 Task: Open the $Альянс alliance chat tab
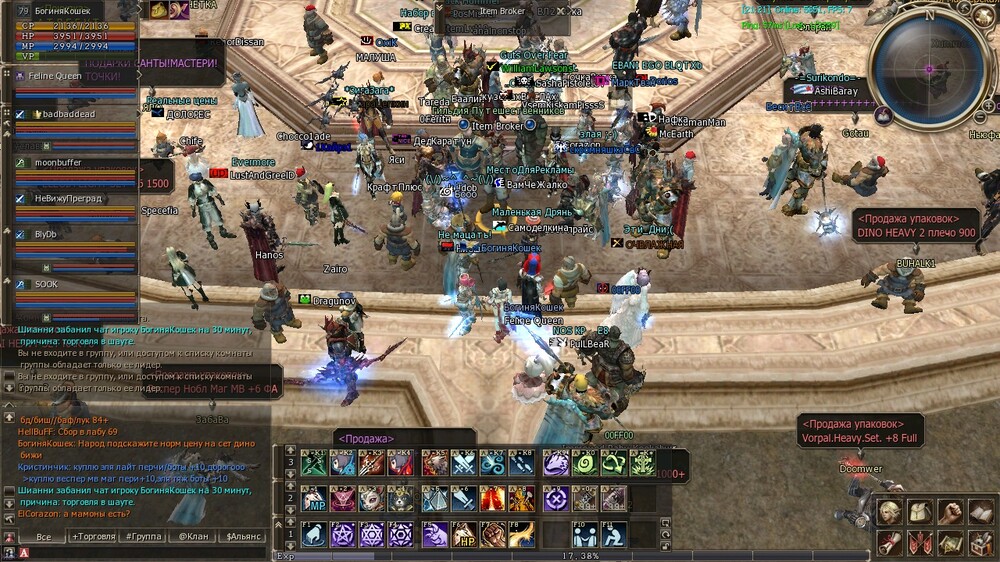(x=243, y=537)
